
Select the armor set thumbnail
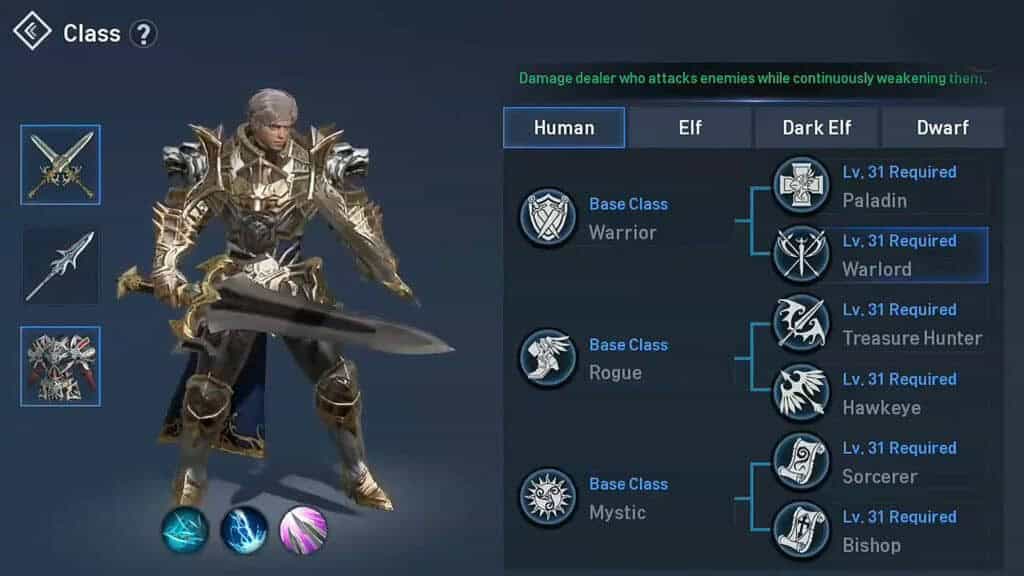coord(61,366)
